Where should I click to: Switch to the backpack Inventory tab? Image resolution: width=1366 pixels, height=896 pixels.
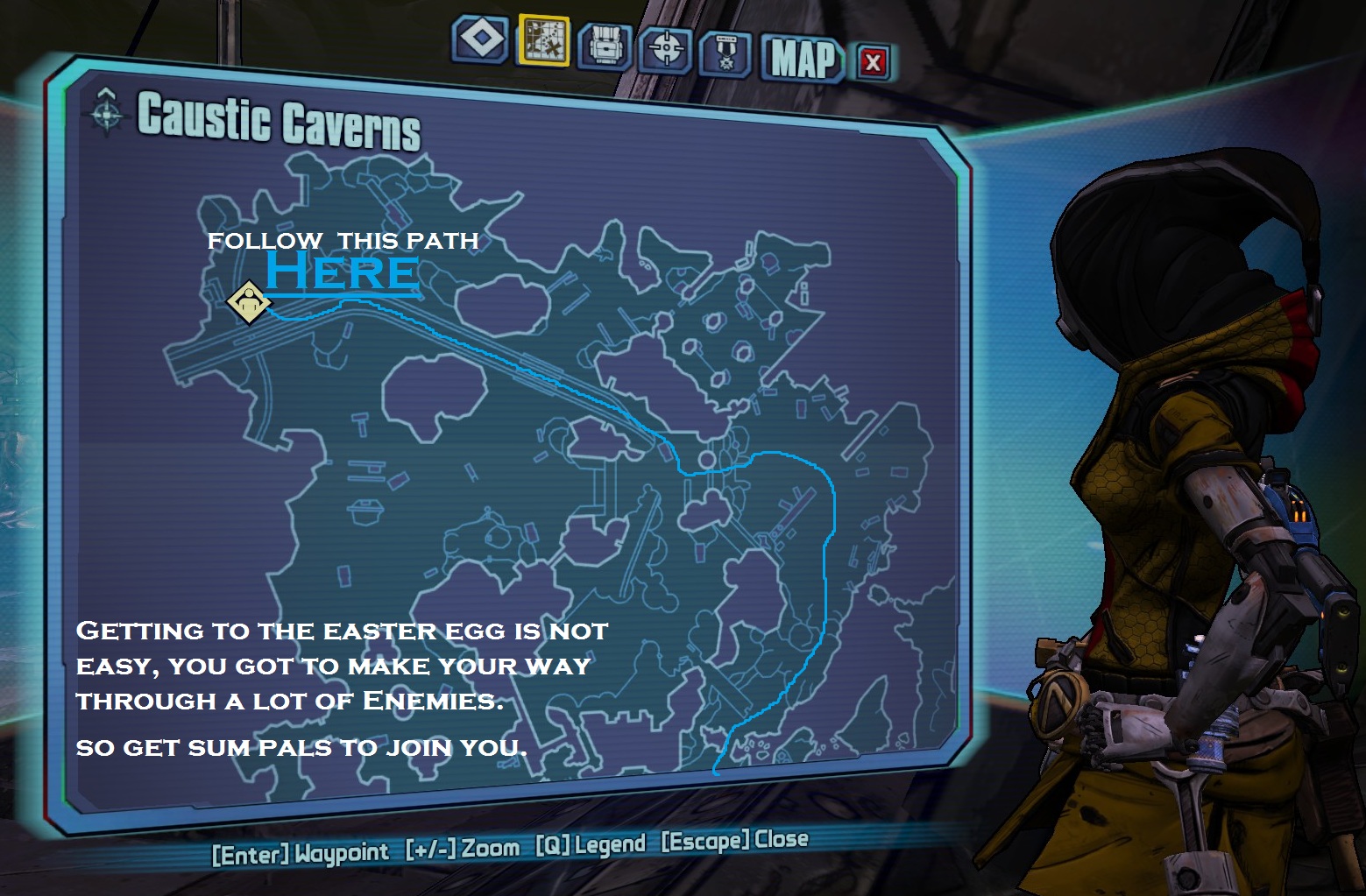click(x=605, y=46)
